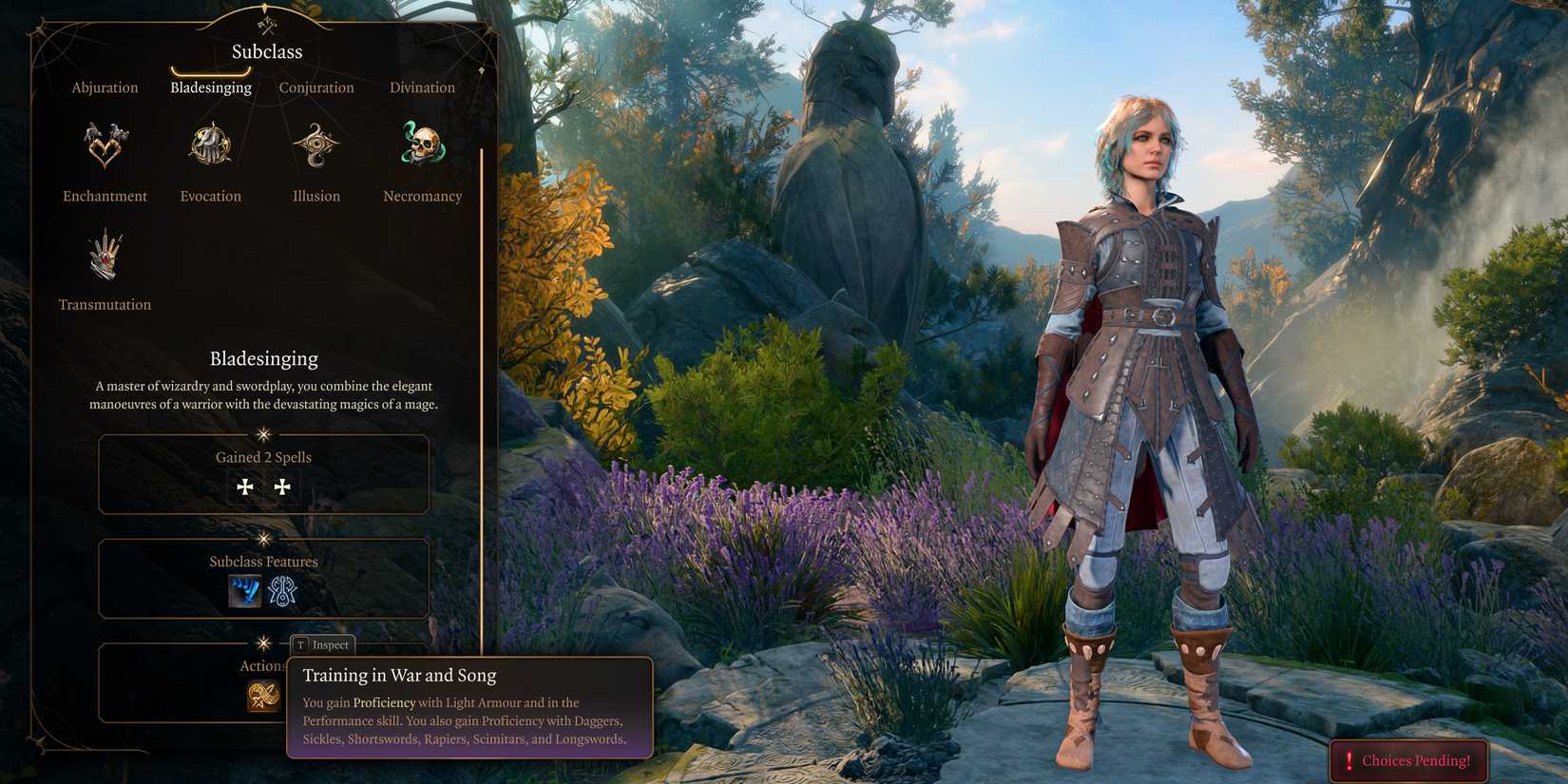Click the Subclass header at the top
1568x784 pixels.
[x=265, y=51]
